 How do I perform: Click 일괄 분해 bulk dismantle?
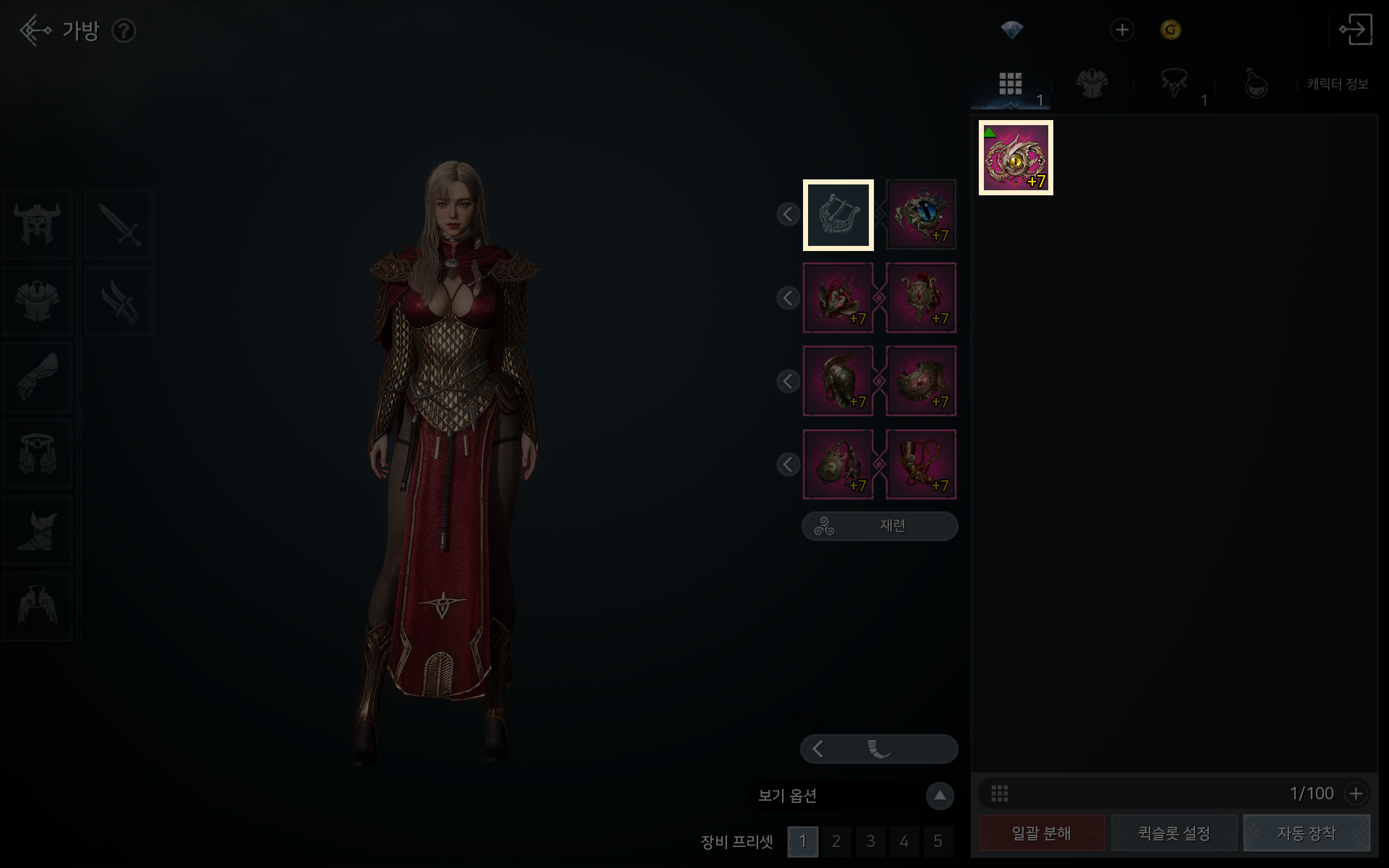1041,833
